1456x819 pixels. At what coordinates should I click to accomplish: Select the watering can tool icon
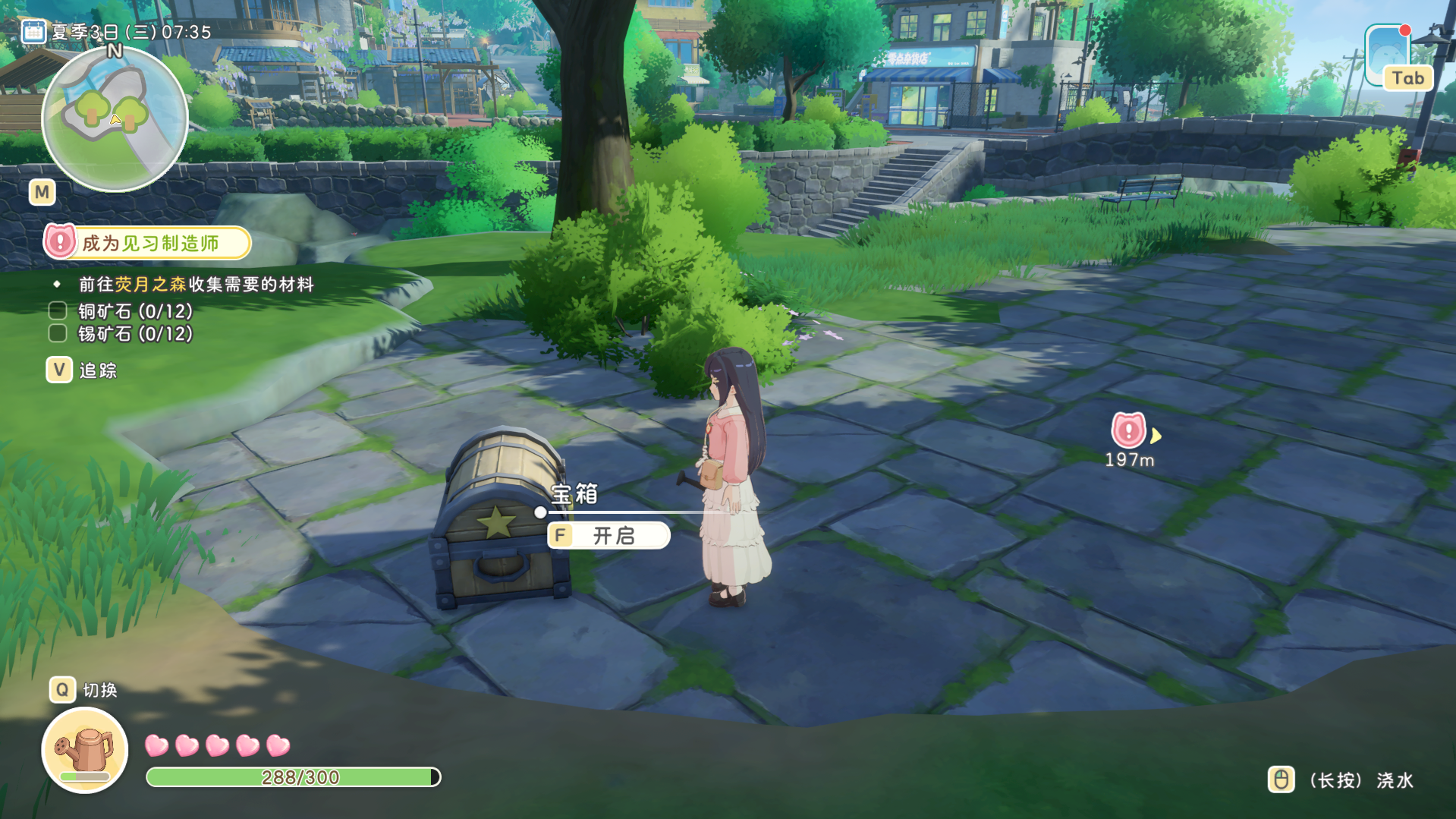pyautogui.click(x=85, y=750)
